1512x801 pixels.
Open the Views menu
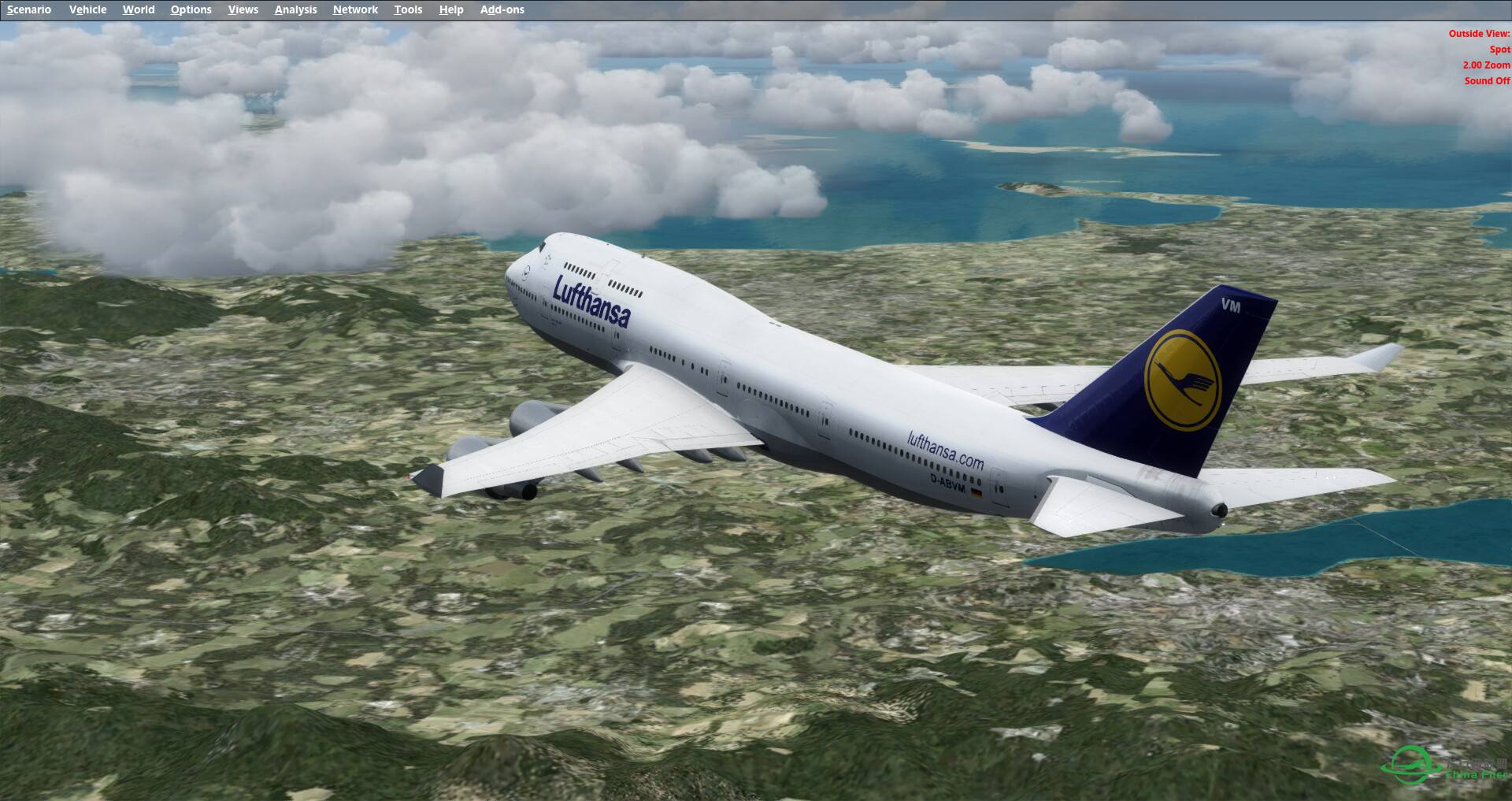(243, 9)
